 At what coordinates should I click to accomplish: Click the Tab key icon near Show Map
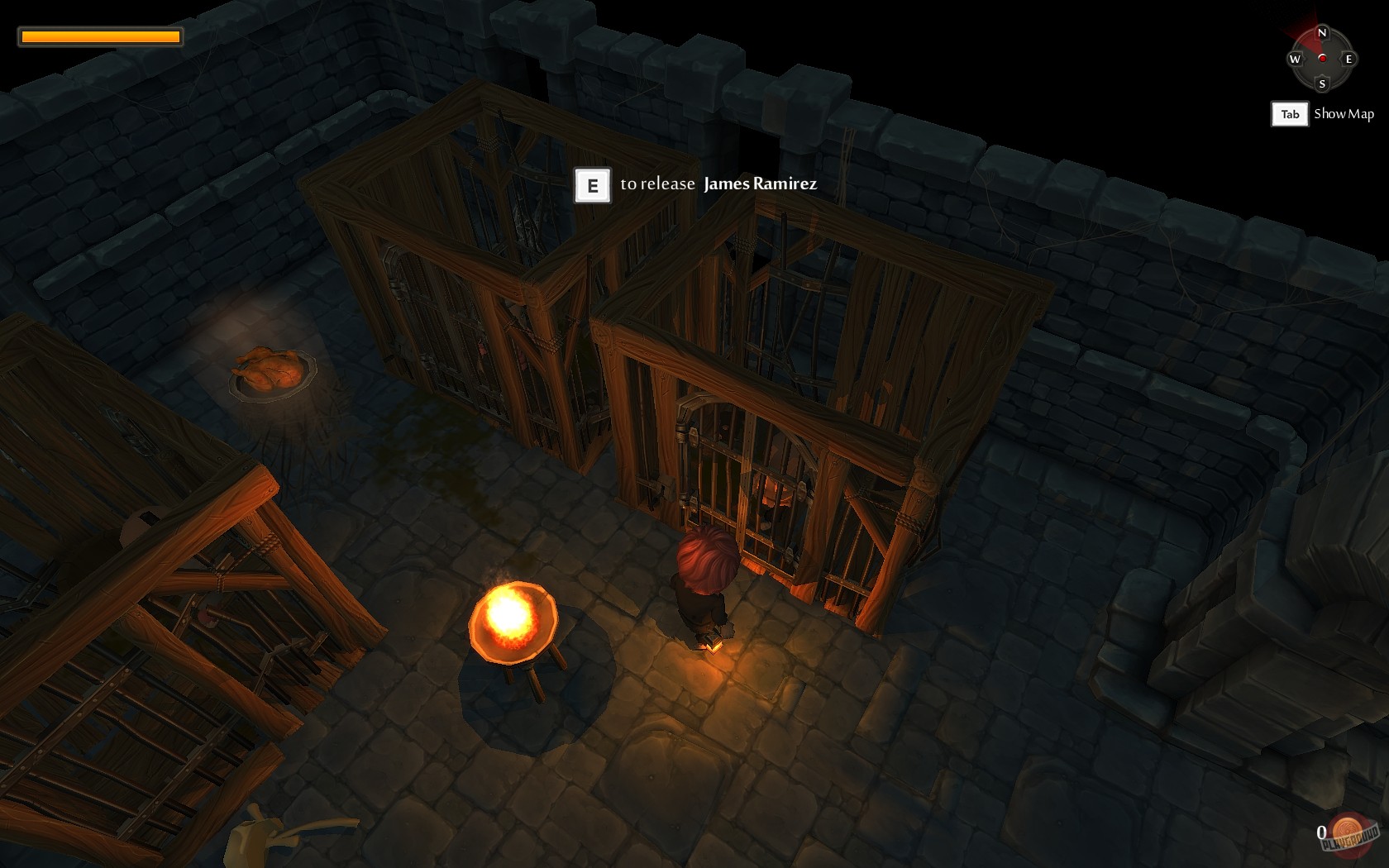click(1291, 114)
